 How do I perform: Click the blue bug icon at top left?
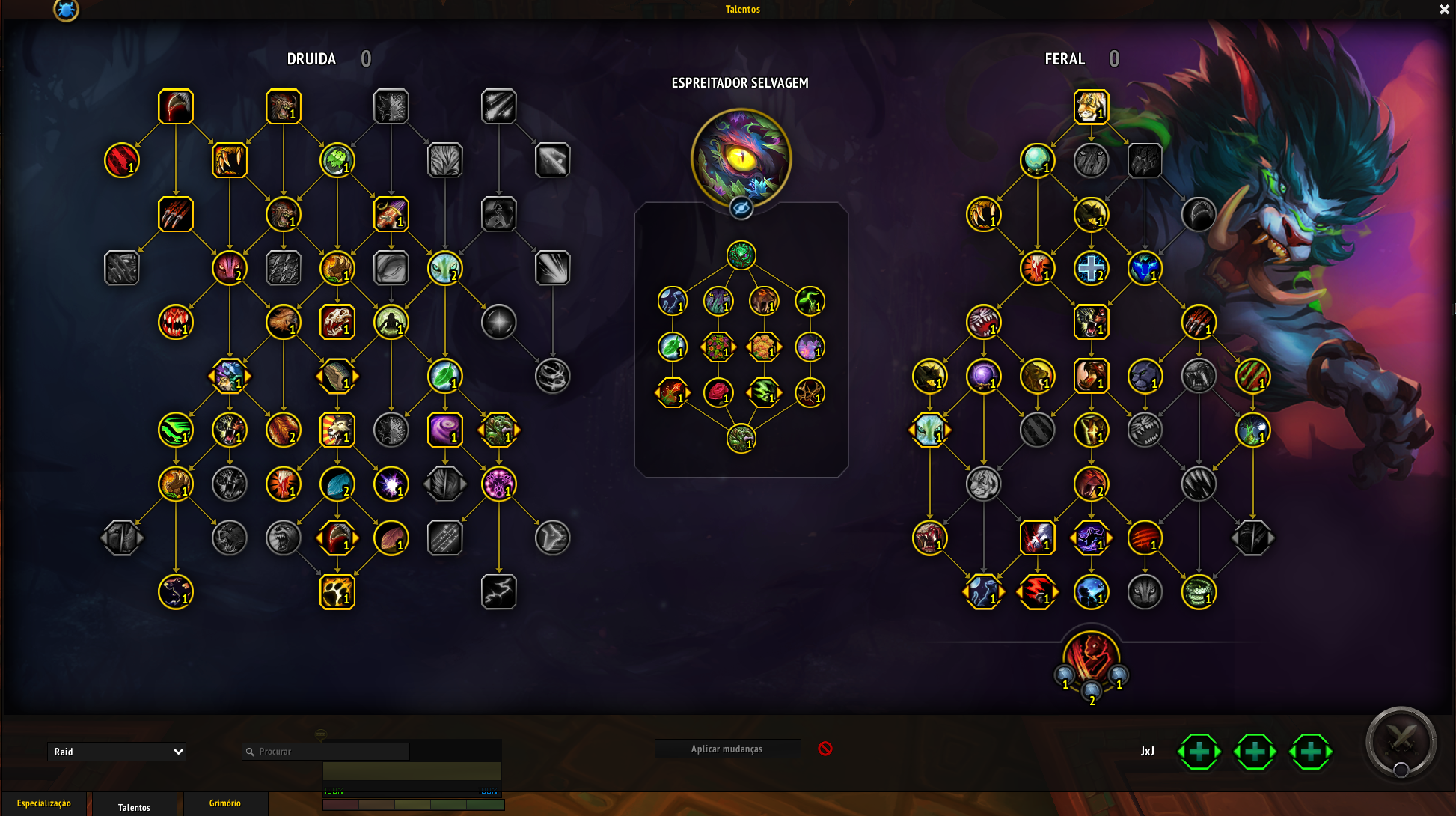click(66, 10)
